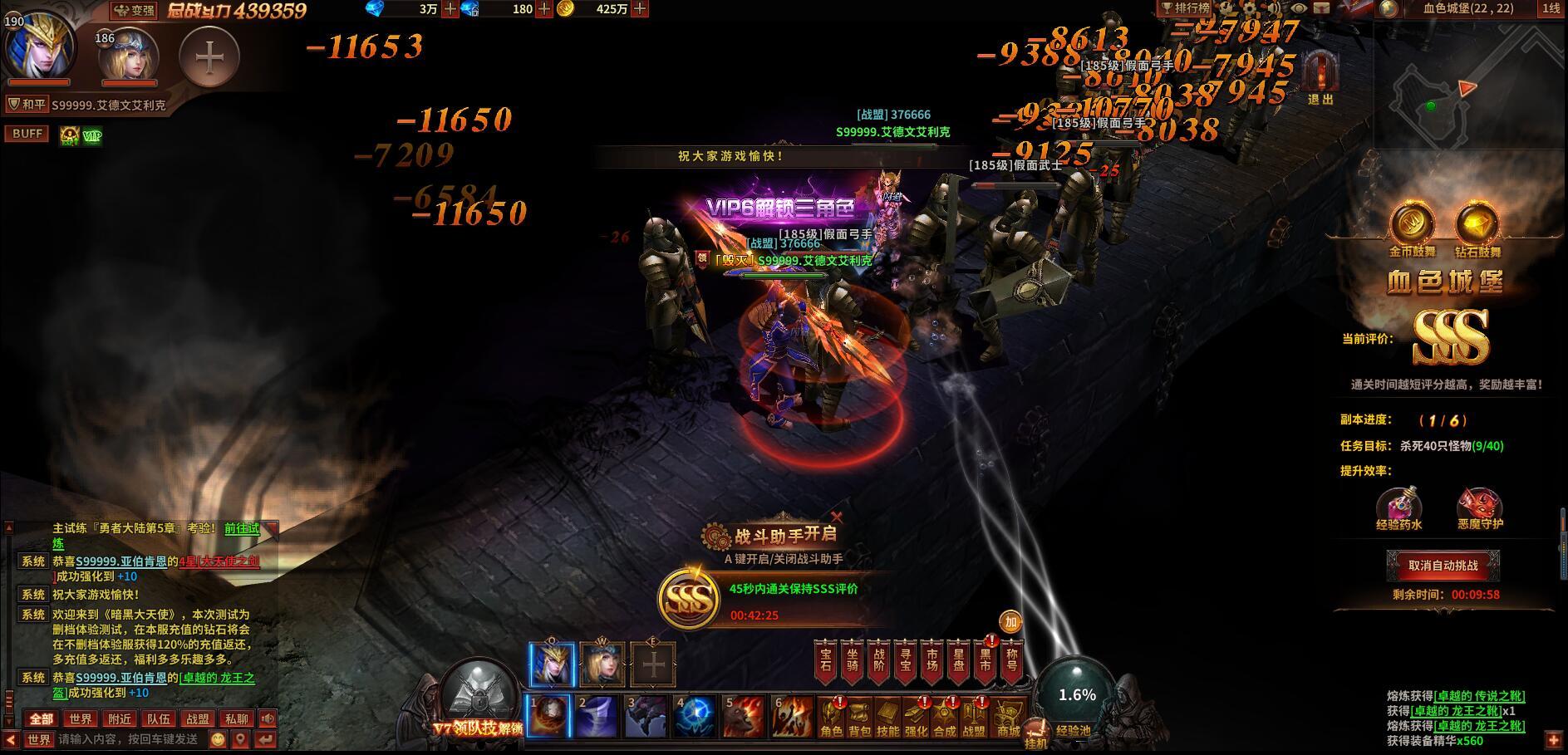Open the 角色 character panel
The width and height of the screenshot is (1568, 755).
click(831, 718)
